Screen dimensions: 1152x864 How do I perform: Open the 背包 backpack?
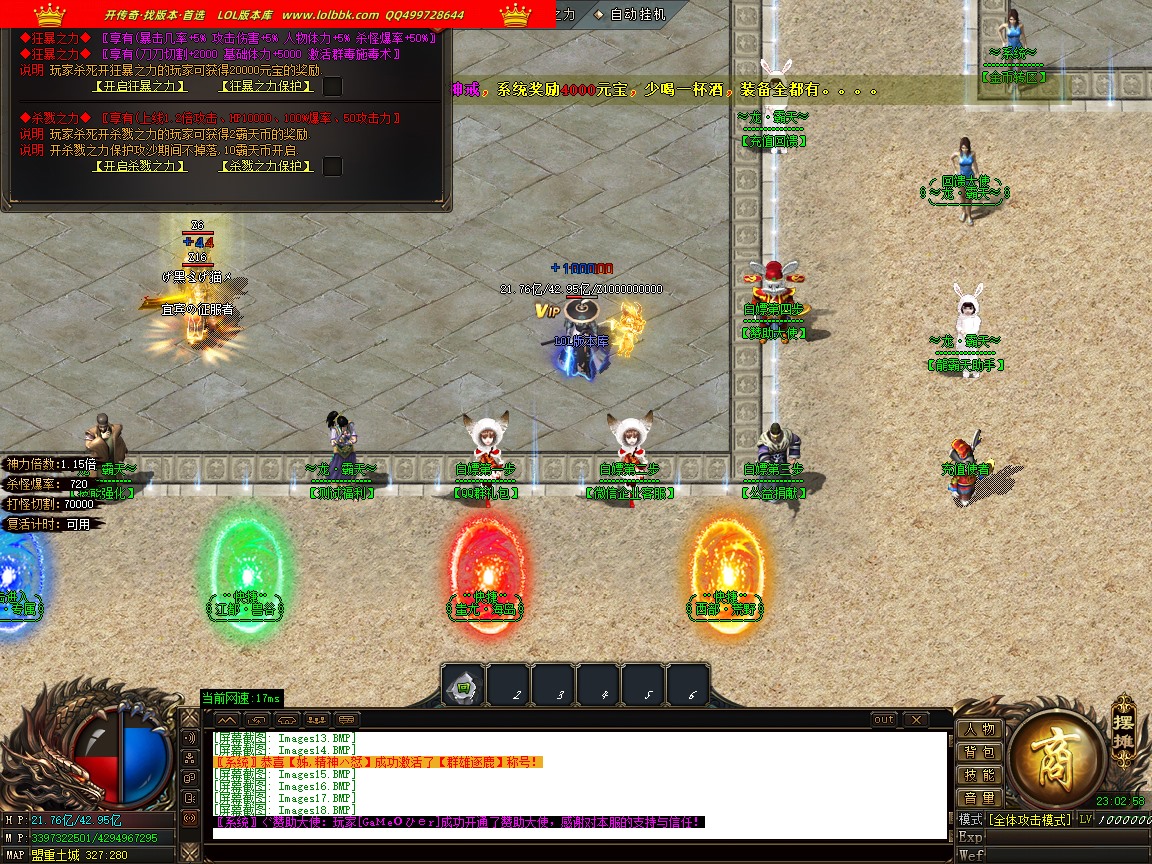[x=979, y=752]
